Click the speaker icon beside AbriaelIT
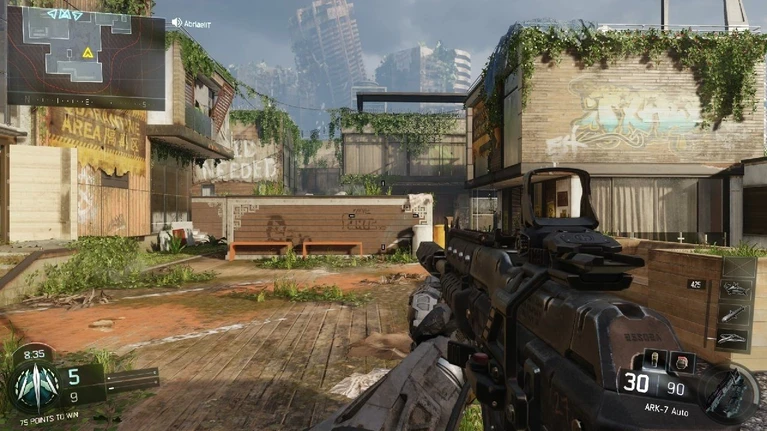The width and height of the screenshot is (767, 431). [x=177, y=22]
